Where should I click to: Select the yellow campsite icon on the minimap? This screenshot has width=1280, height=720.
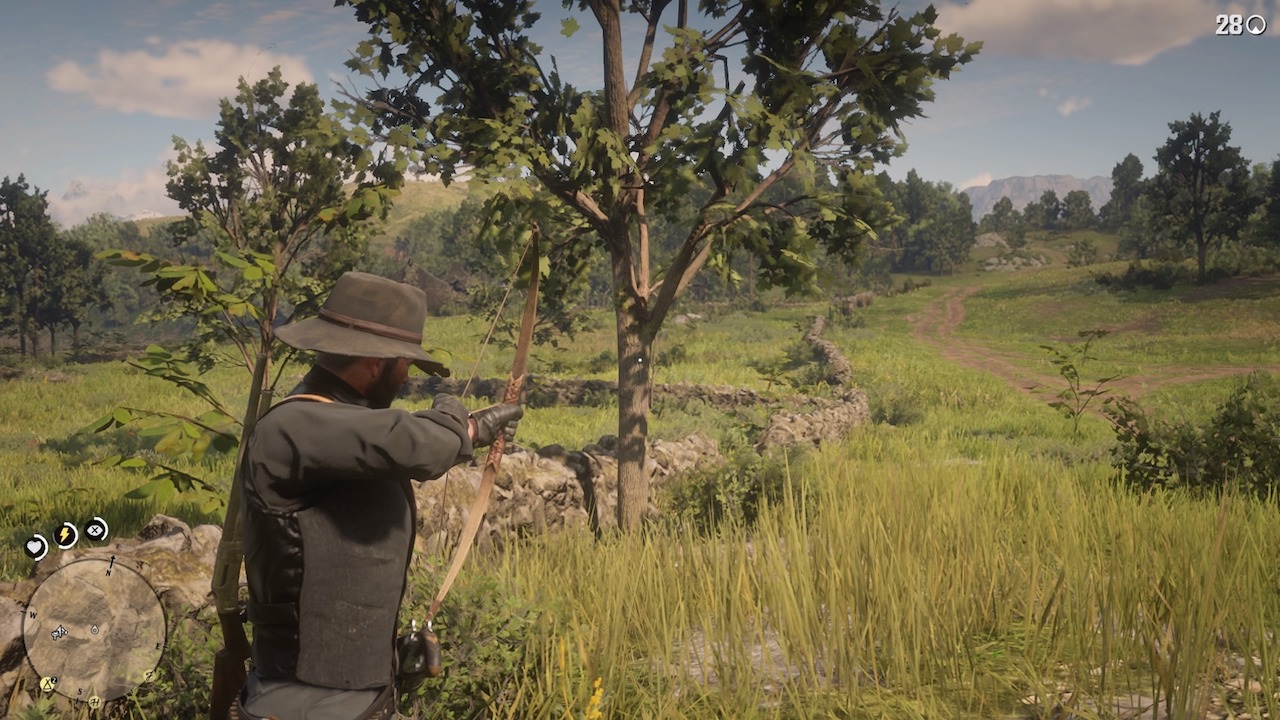point(47,684)
